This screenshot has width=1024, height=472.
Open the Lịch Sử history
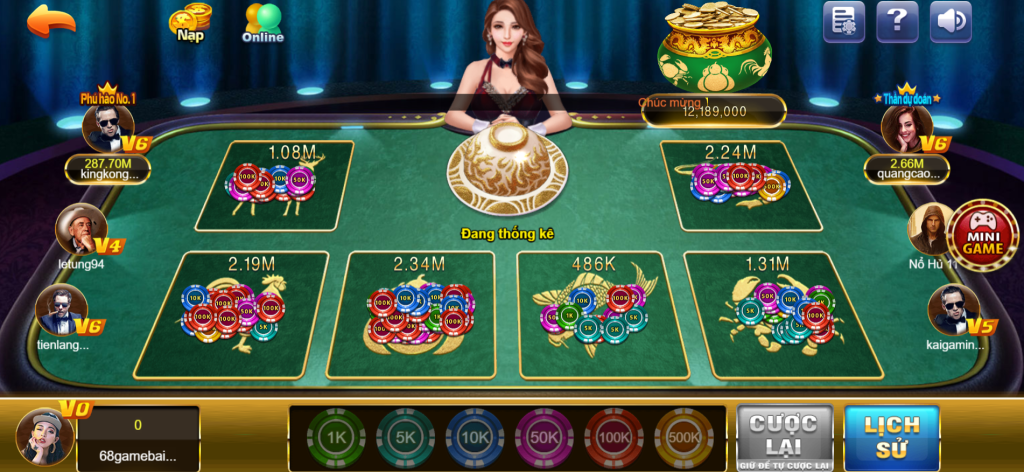coord(892,438)
